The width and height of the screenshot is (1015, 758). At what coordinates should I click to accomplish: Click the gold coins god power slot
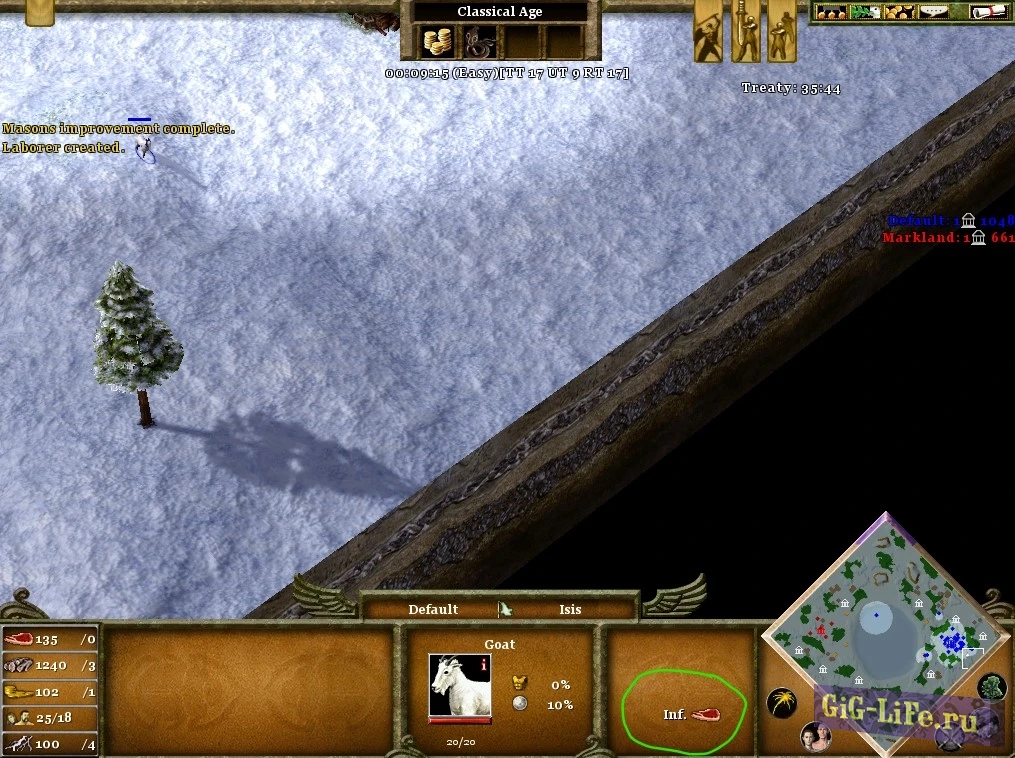tap(437, 42)
